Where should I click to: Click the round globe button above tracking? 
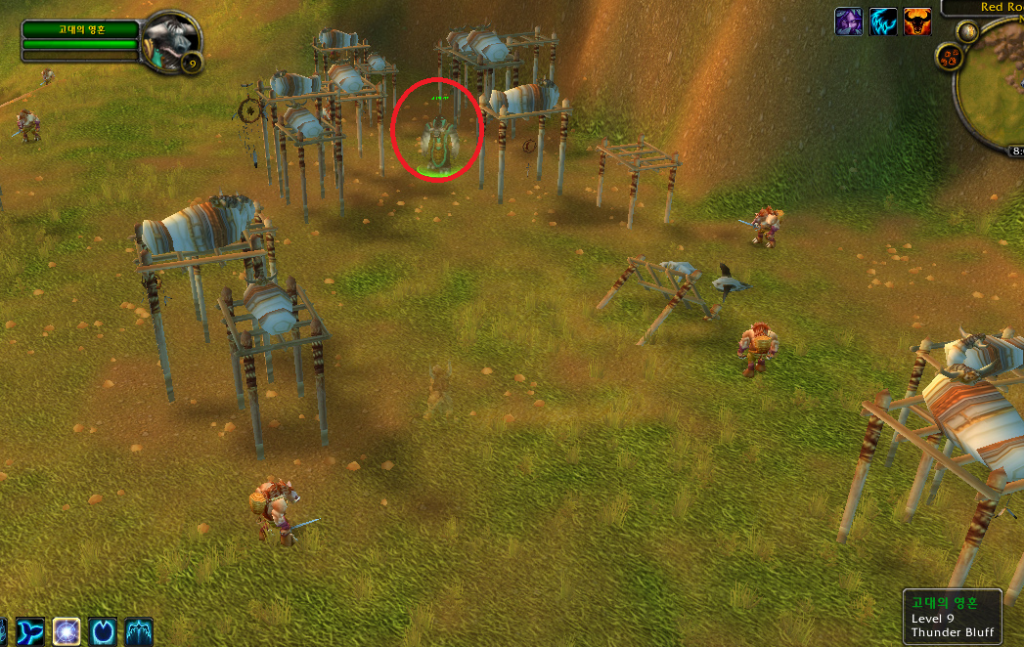tap(967, 31)
